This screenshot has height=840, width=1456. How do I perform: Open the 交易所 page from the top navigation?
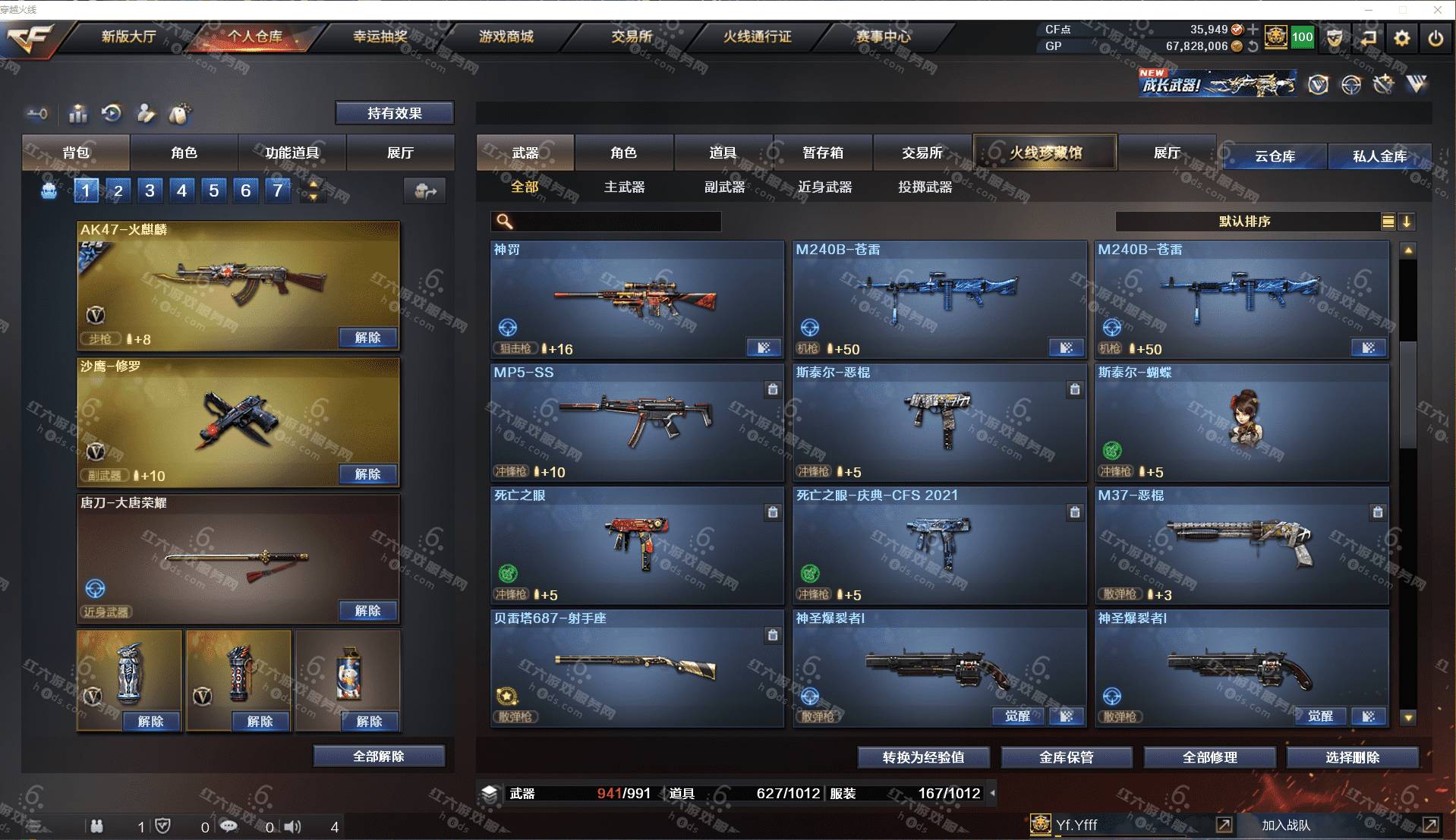(x=632, y=36)
